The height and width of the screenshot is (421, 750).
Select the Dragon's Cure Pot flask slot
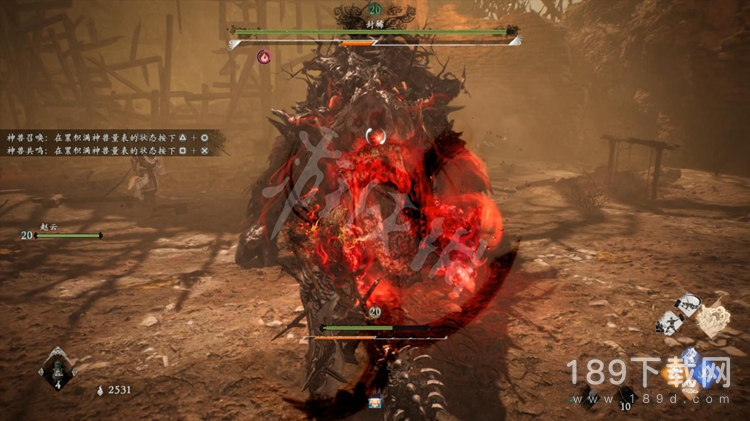coord(56,369)
